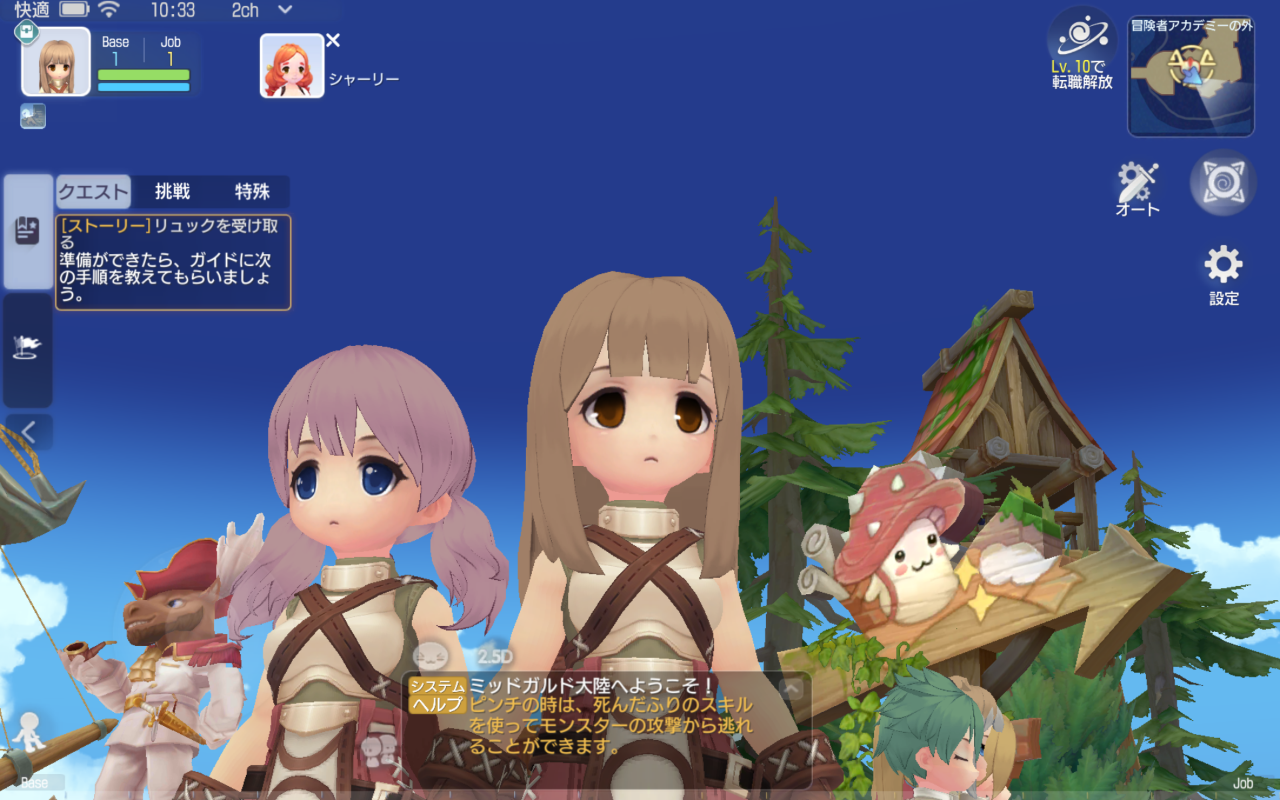Screen dimensions: 1280x800
Task: Open the quest log book icon
Action: 28,231
